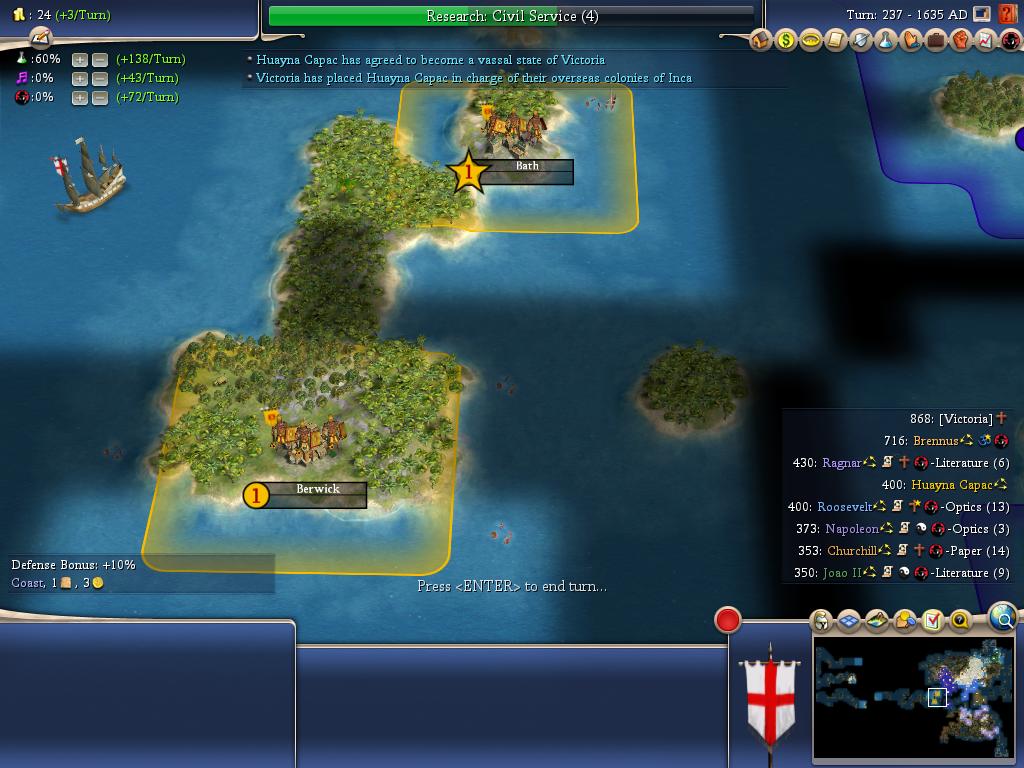
Task: Select the Bath city name bar
Action: tap(527, 167)
